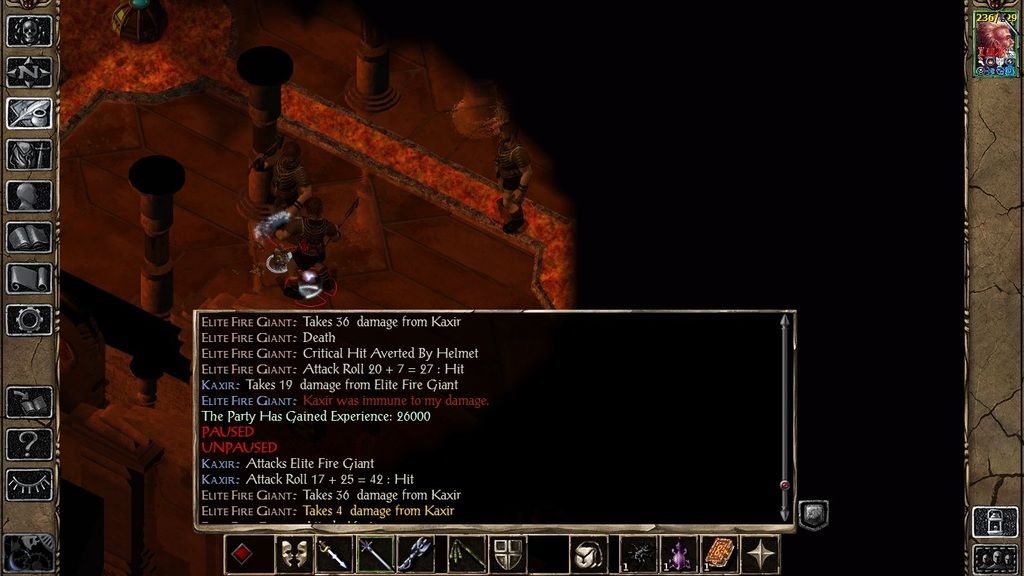Toggle the closed-eye button in the sidebar

(x=29, y=484)
